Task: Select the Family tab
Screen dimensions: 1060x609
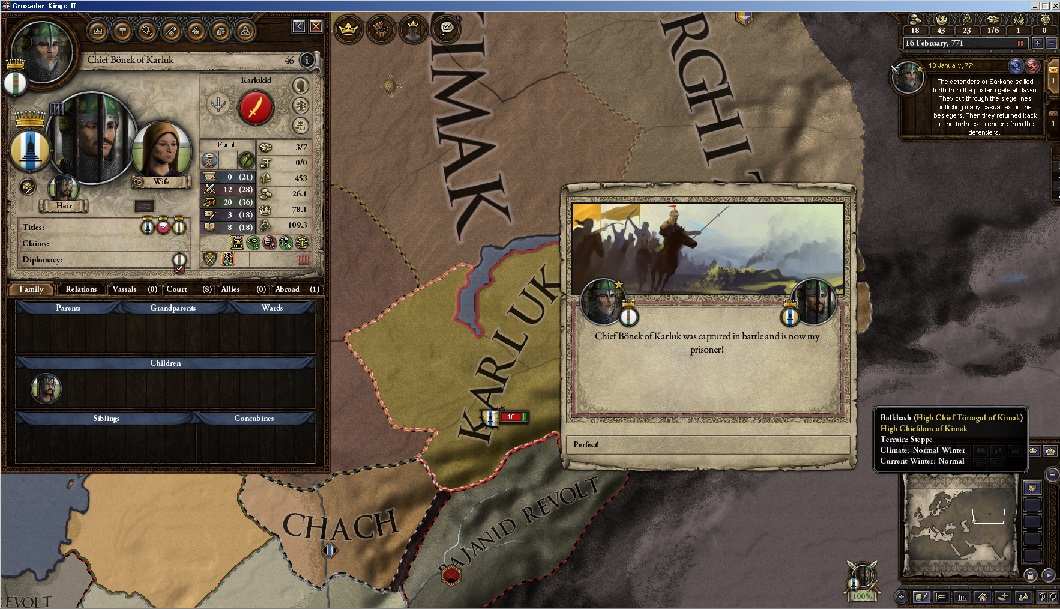Action: (32, 289)
